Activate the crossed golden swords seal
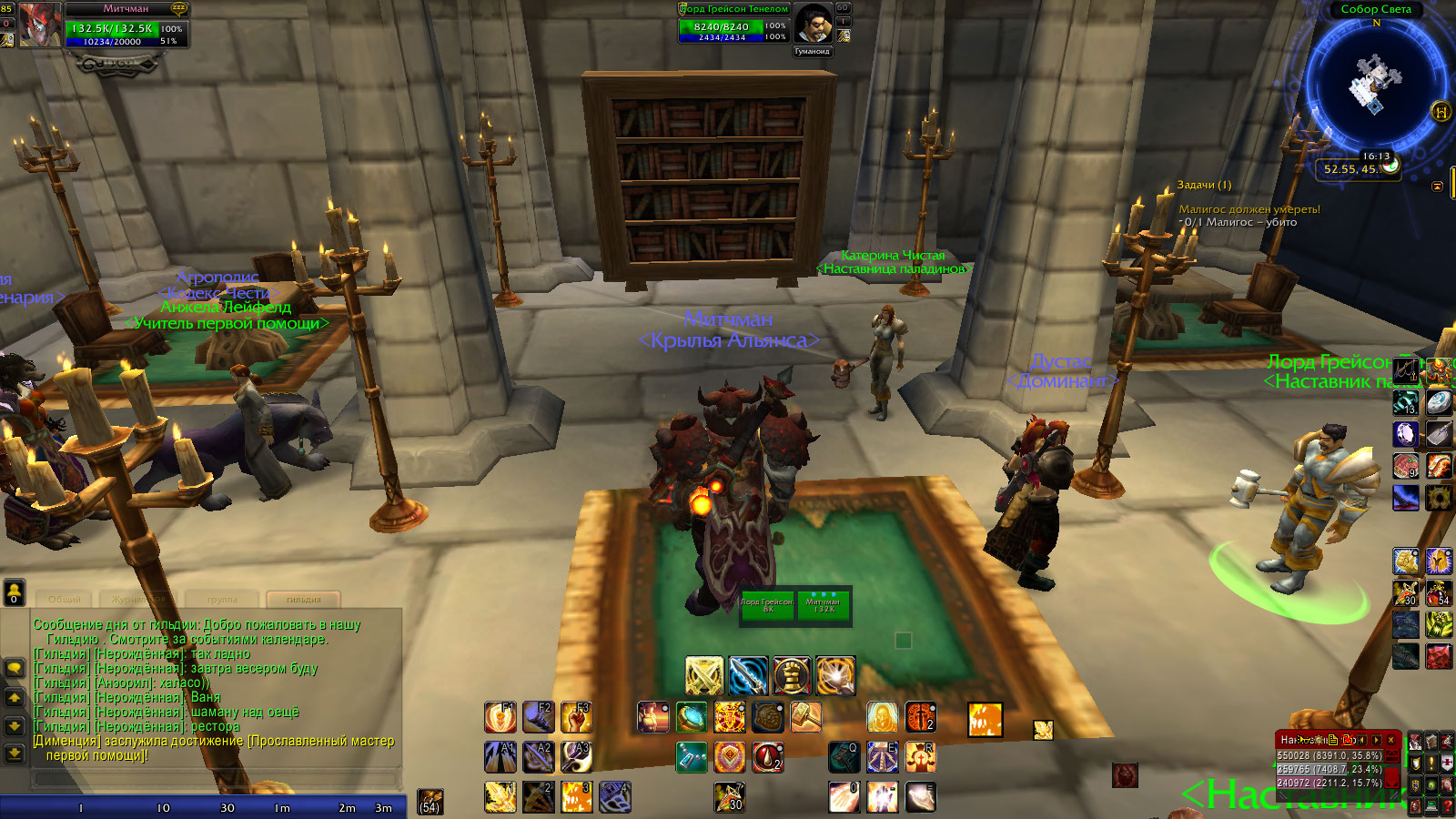 703,675
